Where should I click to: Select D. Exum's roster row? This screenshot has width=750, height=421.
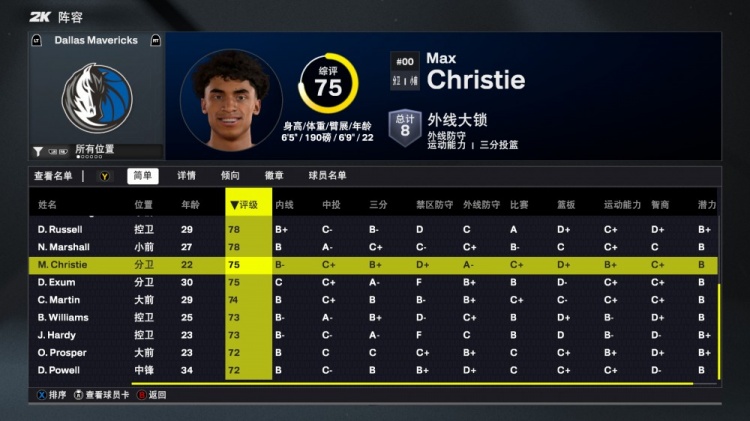coord(56,283)
